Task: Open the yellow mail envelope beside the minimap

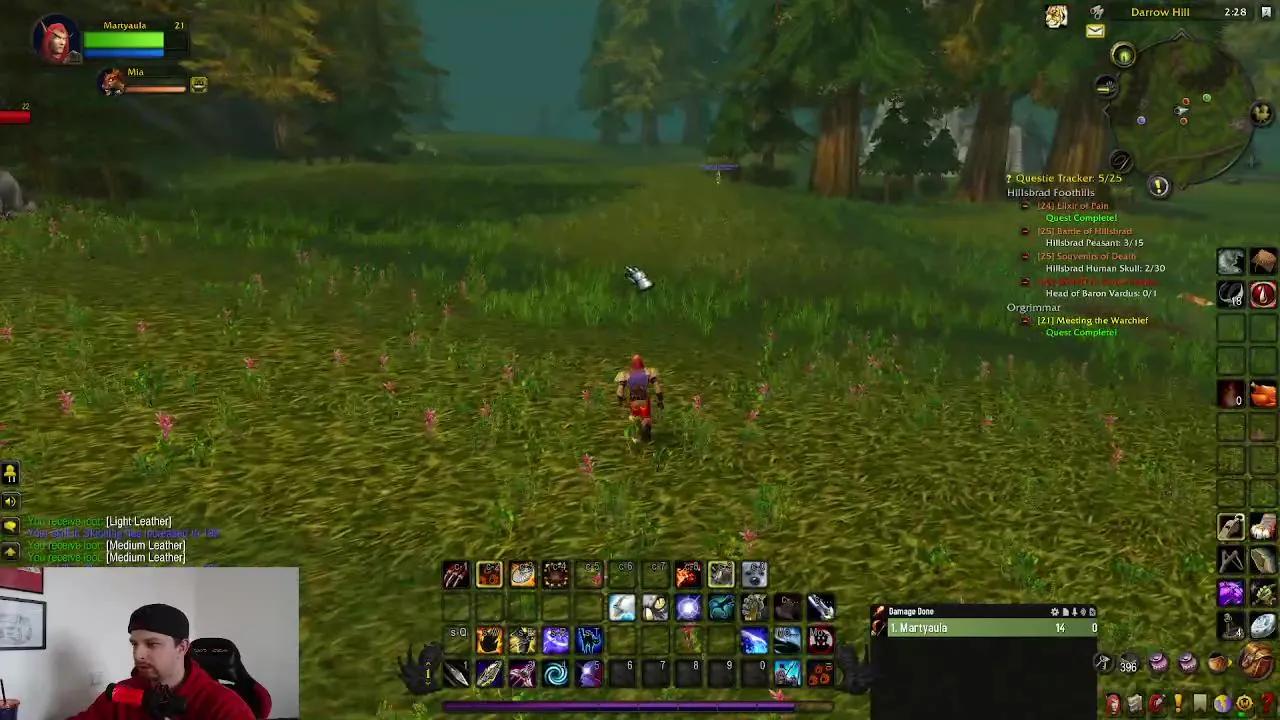Action: click(x=1095, y=31)
